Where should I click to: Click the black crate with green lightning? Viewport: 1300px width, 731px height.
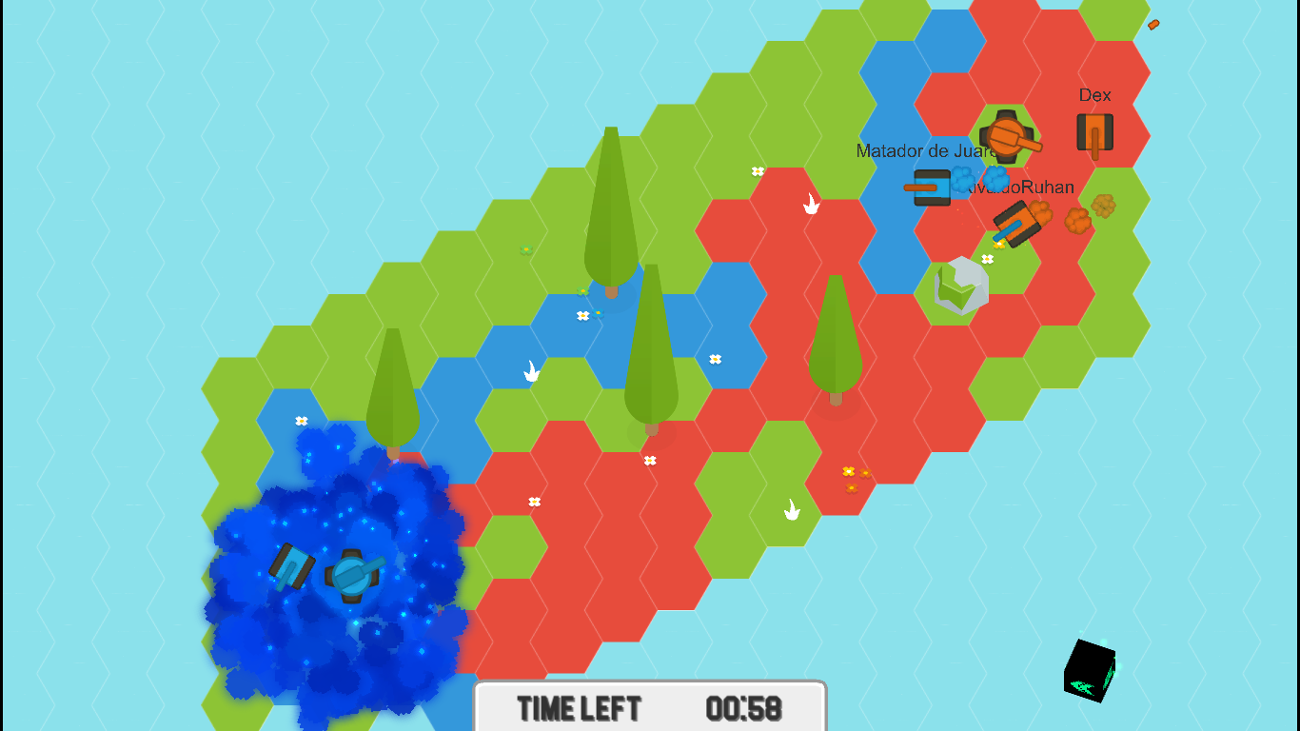[1090, 670]
